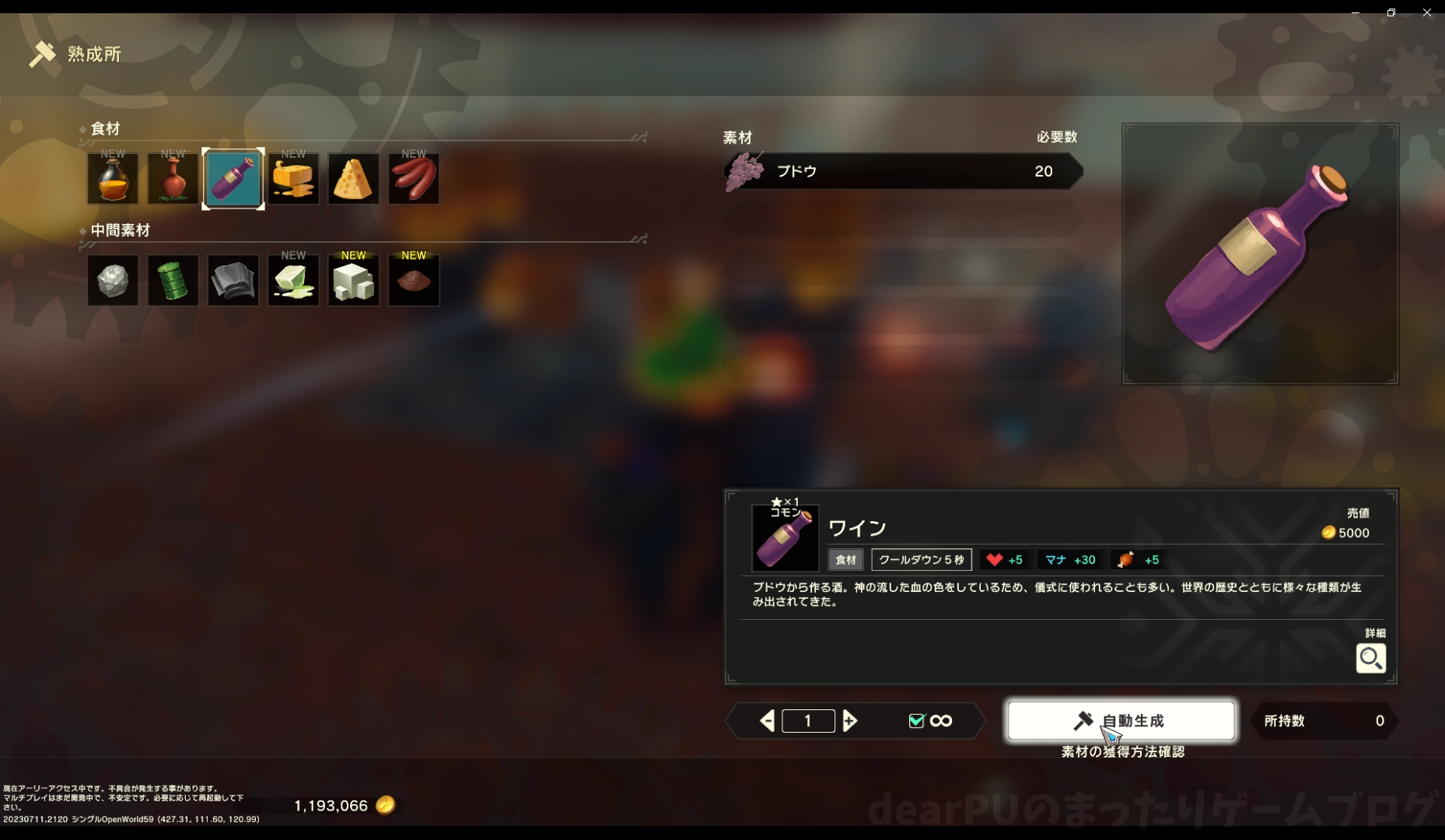Select the ブドウ ingredient row
1445x840 pixels.
tap(902, 171)
